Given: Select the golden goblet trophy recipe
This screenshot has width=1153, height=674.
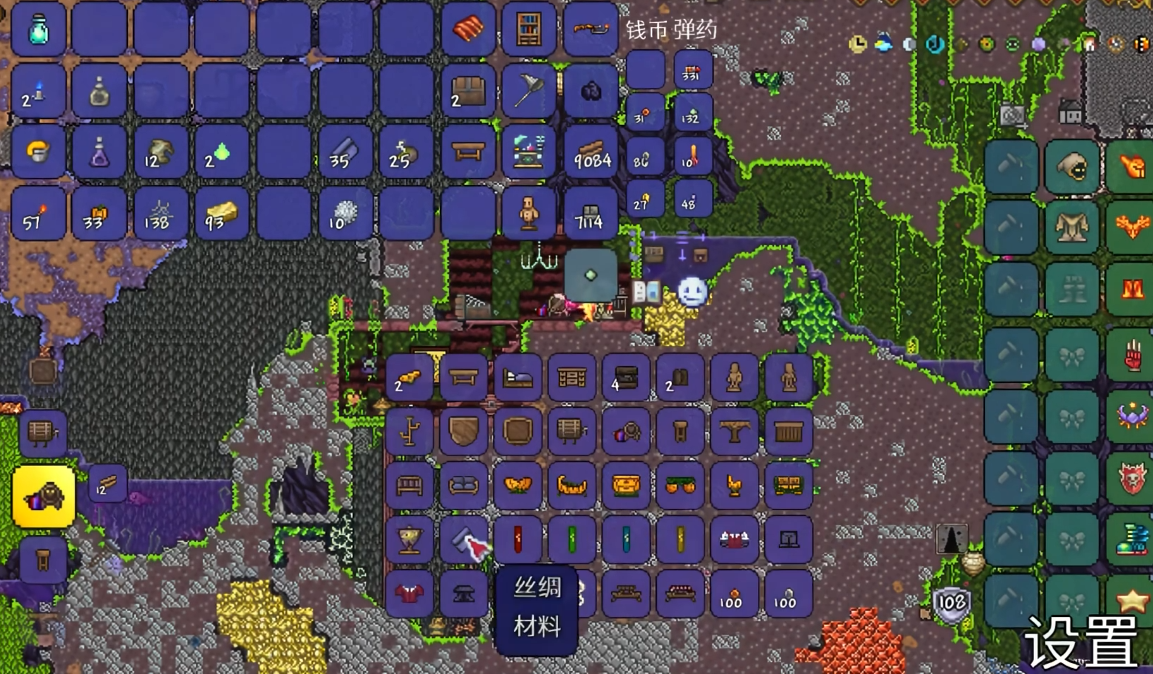Looking at the screenshot, I should point(410,540).
